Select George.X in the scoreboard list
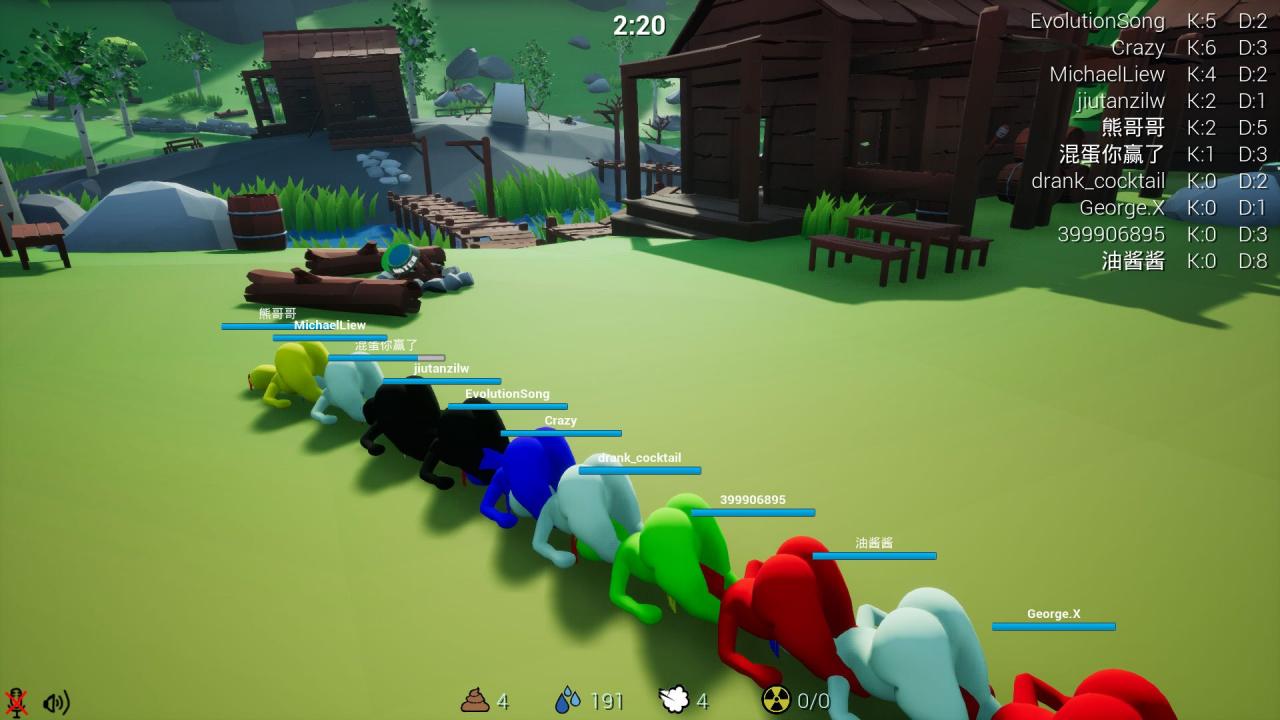 click(x=1122, y=208)
